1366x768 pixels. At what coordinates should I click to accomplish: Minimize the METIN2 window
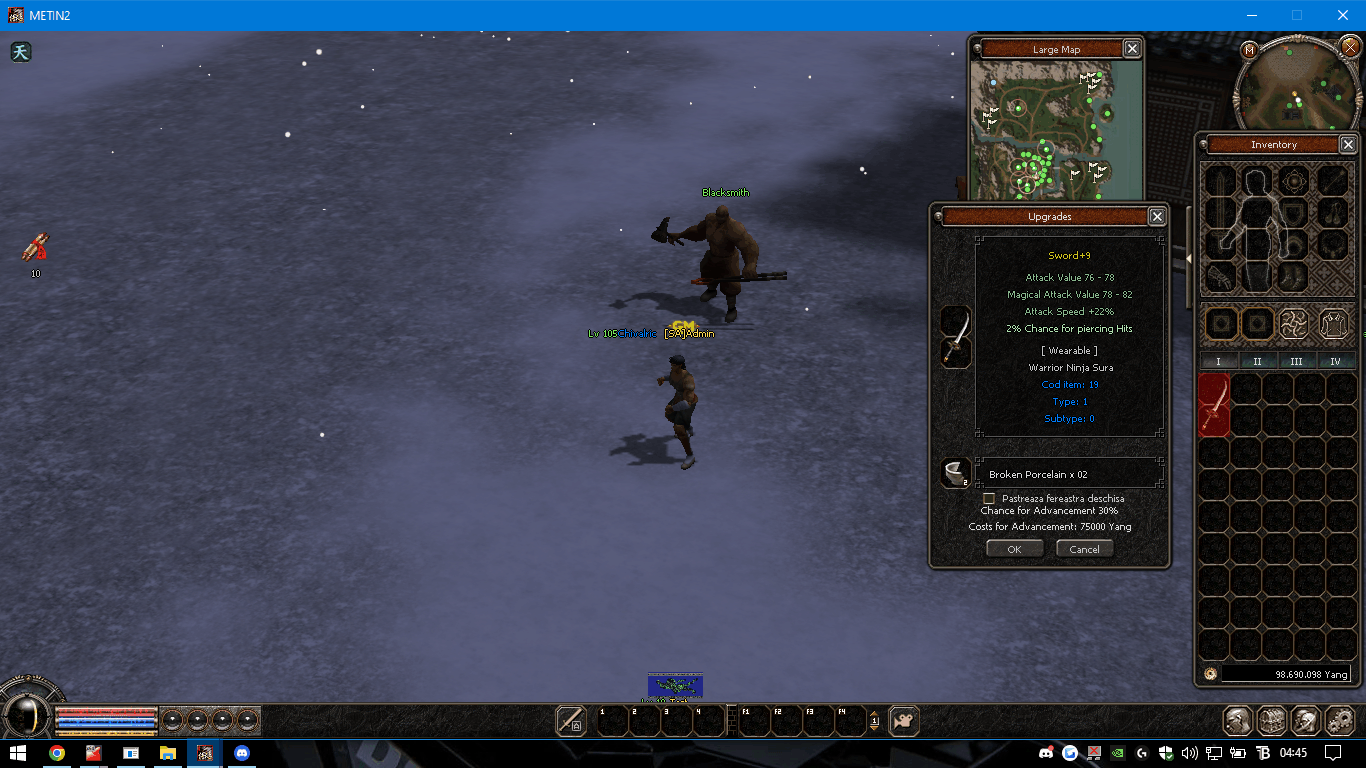1252,15
